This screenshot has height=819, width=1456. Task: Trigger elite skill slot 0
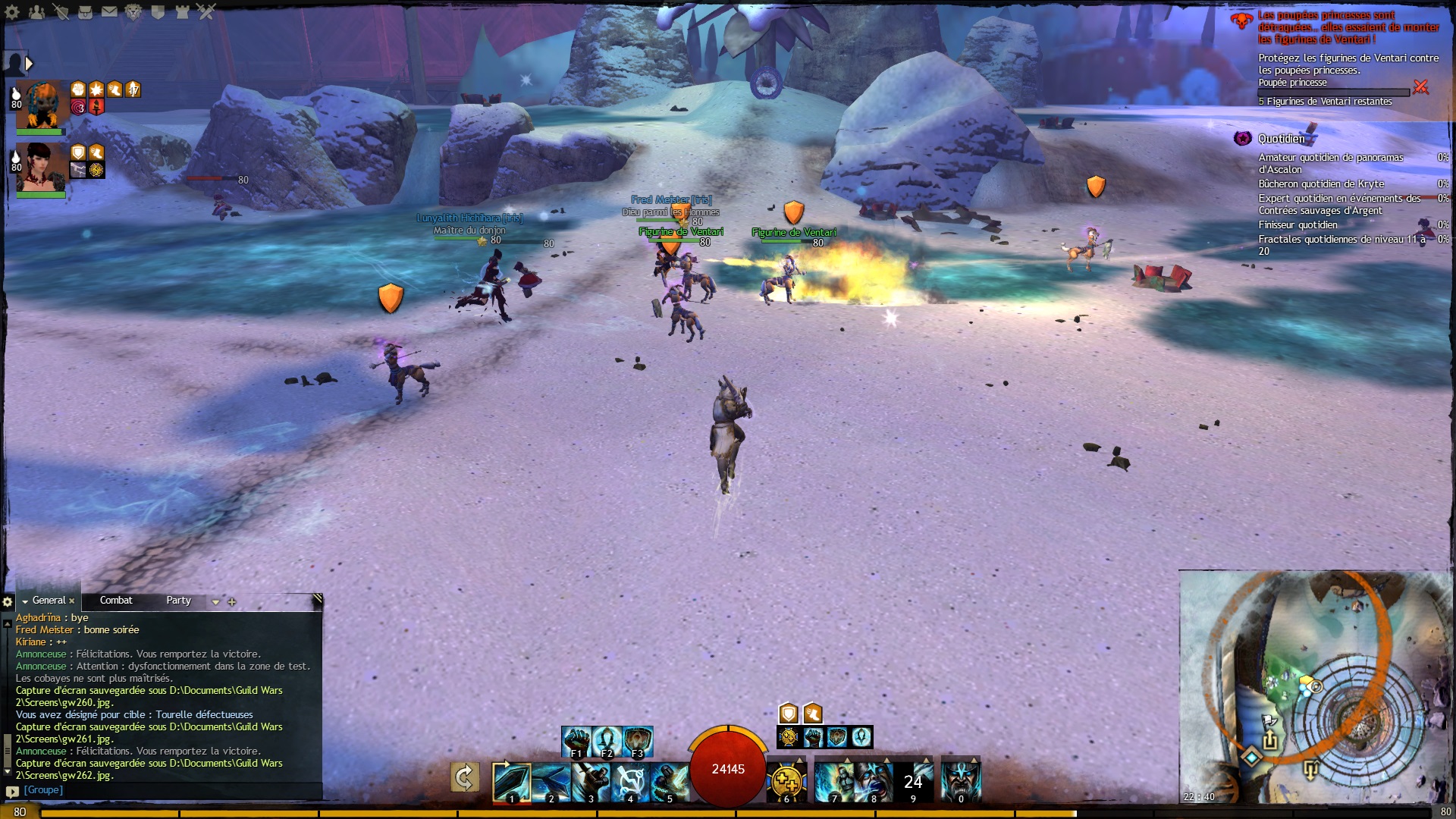pos(961,782)
